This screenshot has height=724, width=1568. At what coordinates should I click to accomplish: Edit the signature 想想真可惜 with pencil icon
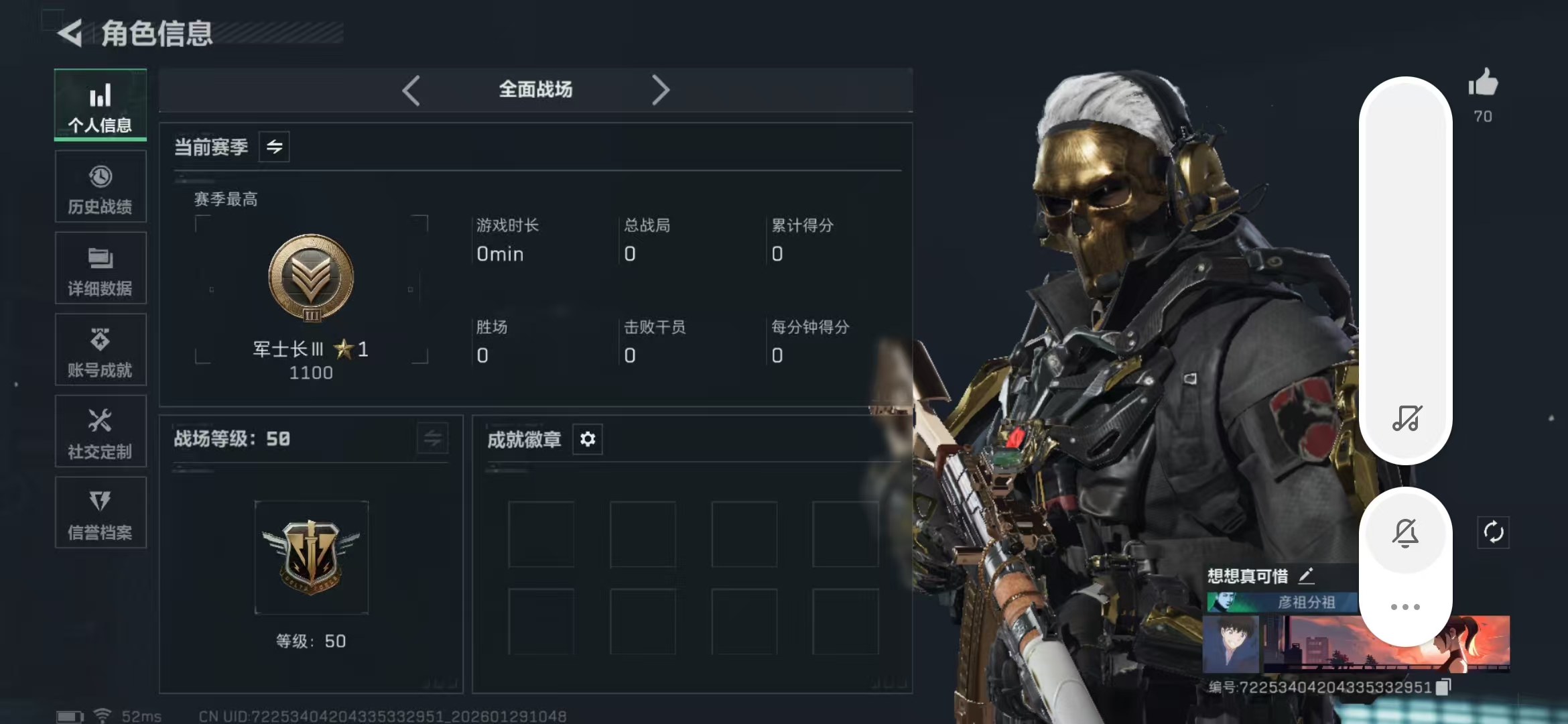pos(1307,575)
